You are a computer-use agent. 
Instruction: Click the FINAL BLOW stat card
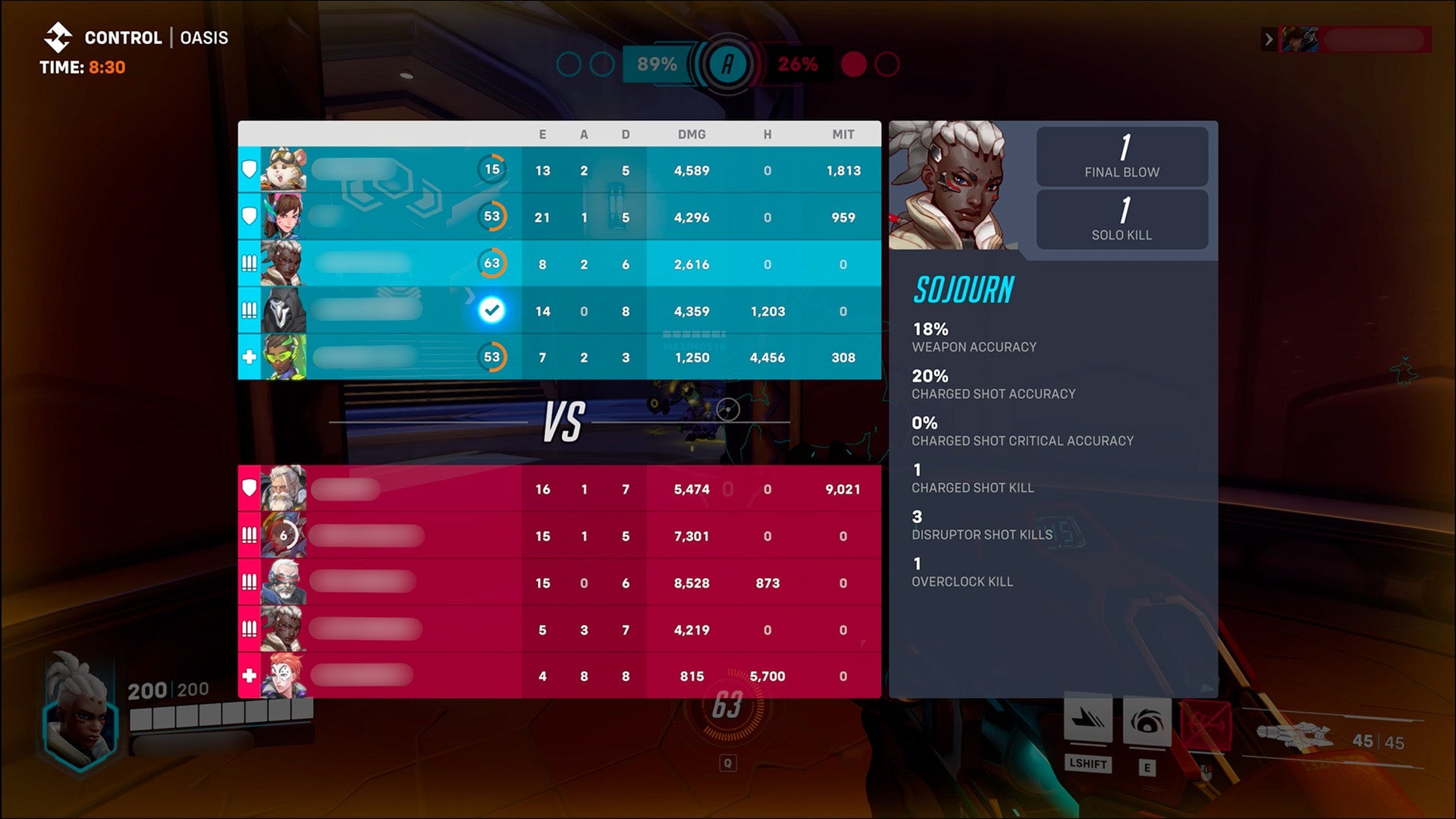(1122, 156)
